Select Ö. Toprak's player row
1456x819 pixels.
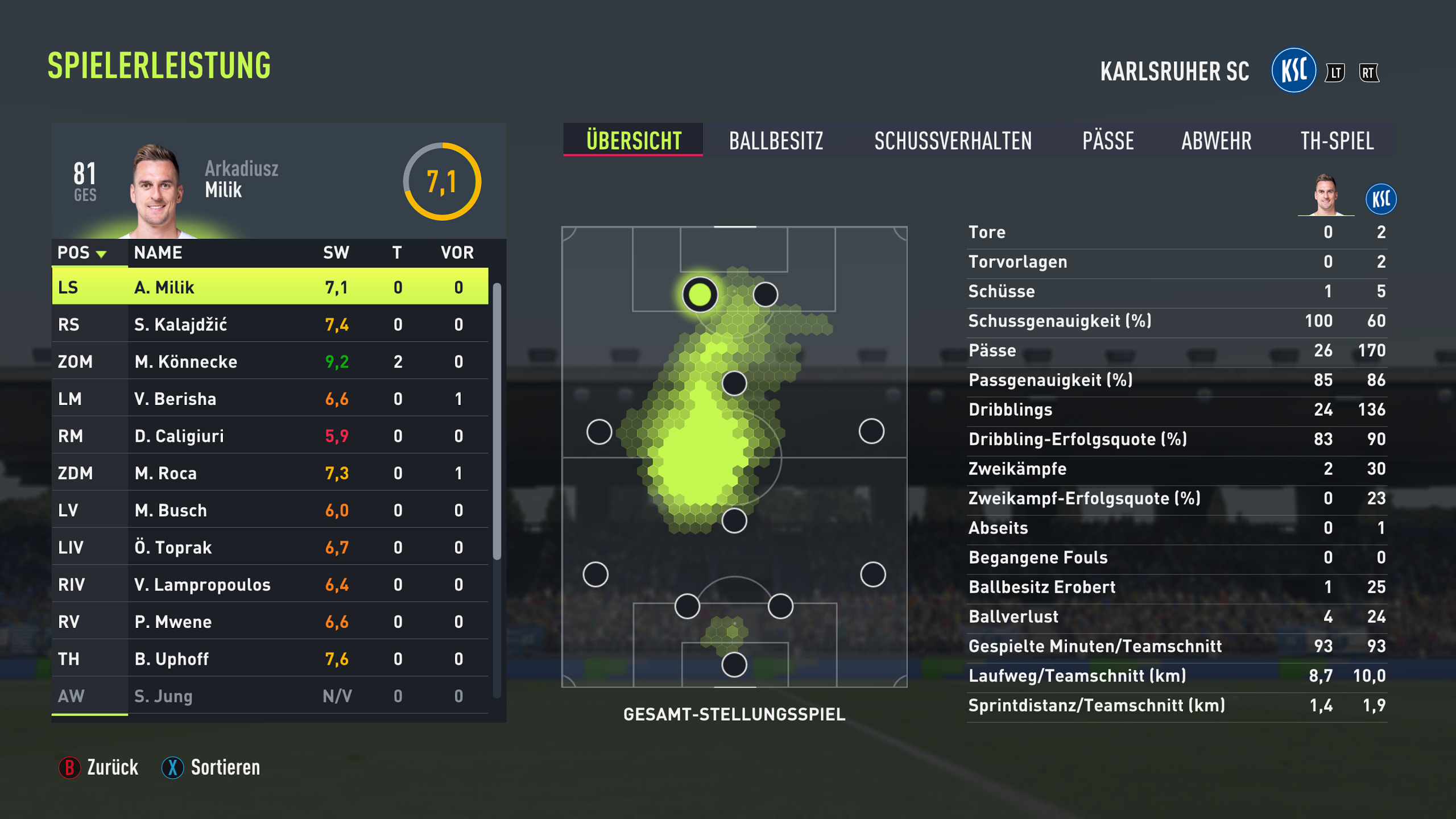(x=270, y=547)
